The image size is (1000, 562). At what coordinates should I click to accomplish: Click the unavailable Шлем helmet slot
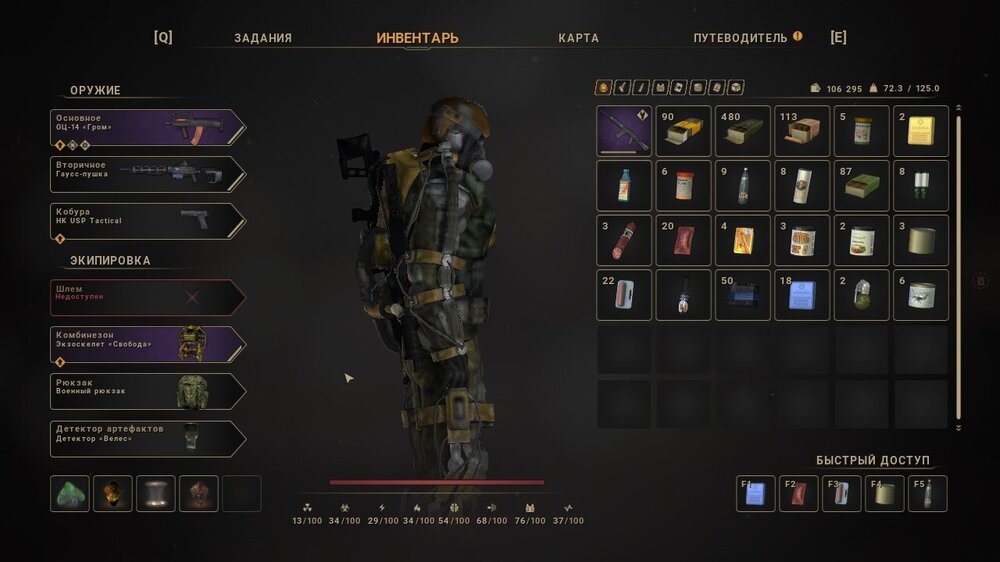(x=147, y=297)
